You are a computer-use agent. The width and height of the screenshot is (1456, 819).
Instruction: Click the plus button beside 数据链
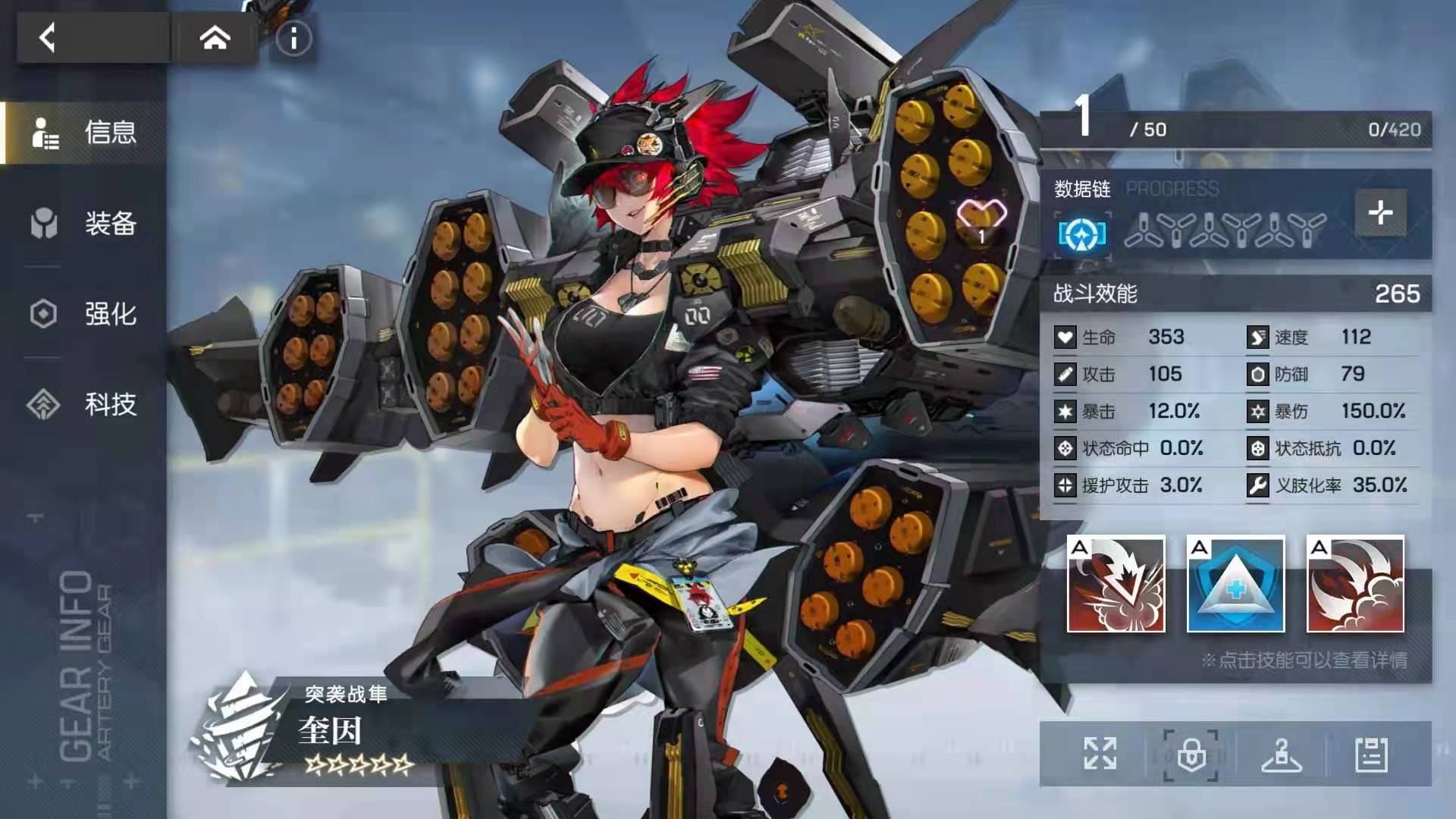pyautogui.click(x=1380, y=212)
